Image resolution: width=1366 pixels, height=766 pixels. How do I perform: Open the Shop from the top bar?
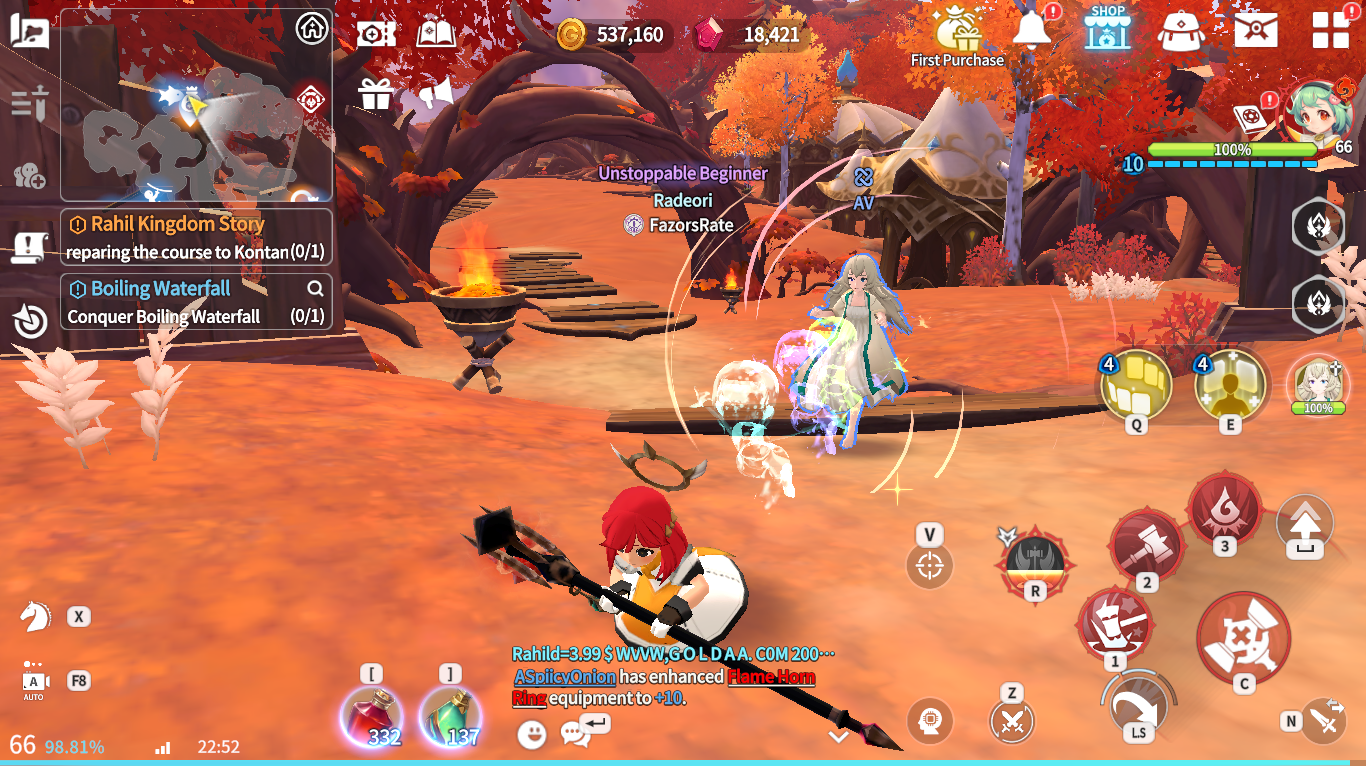pyautogui.click(x=1107, y=29)
